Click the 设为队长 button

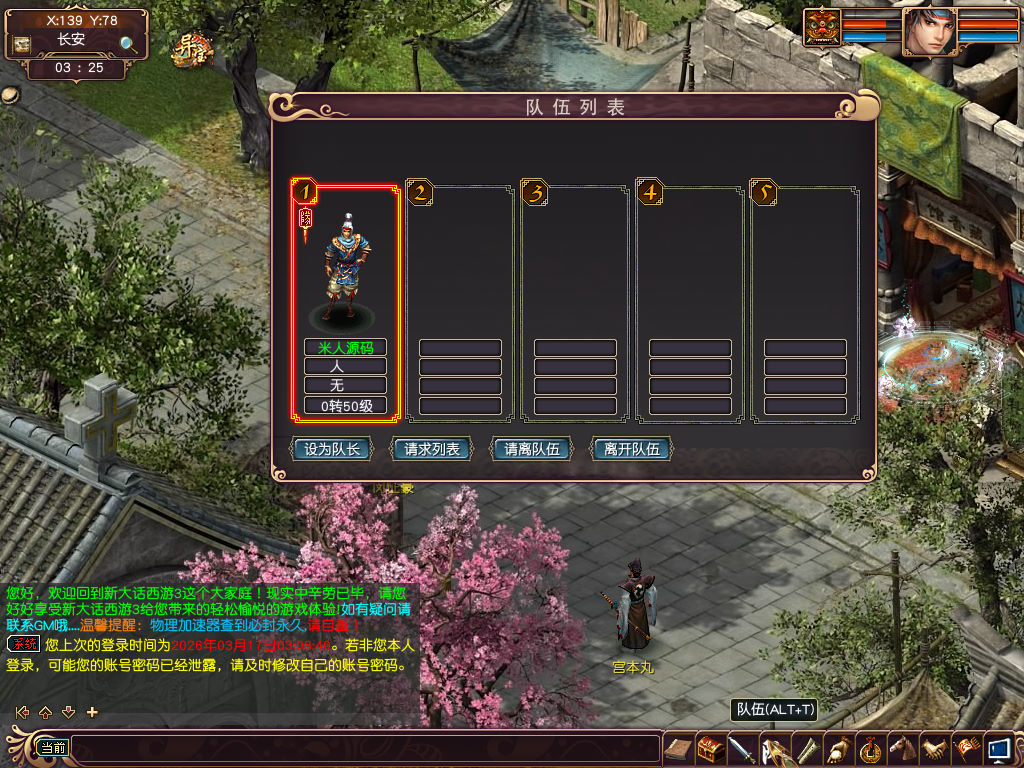(x=331, y=449)
